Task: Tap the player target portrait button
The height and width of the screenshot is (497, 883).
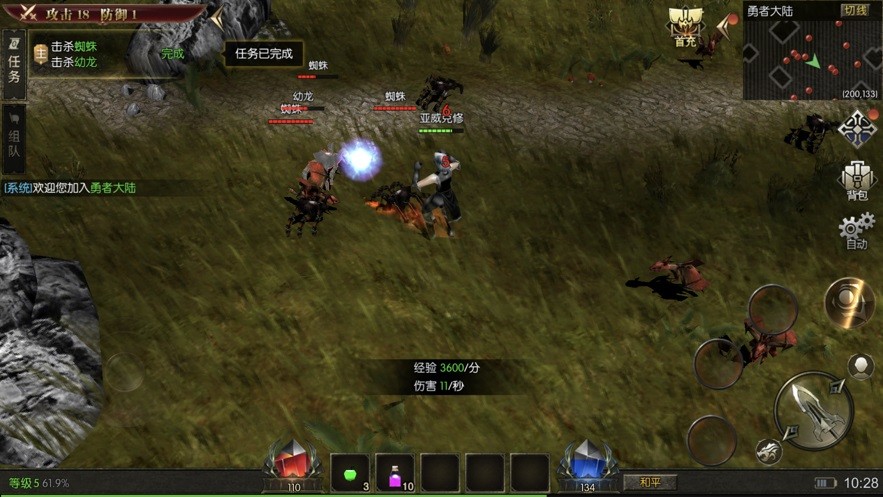Action: click(x=861, y=366)
